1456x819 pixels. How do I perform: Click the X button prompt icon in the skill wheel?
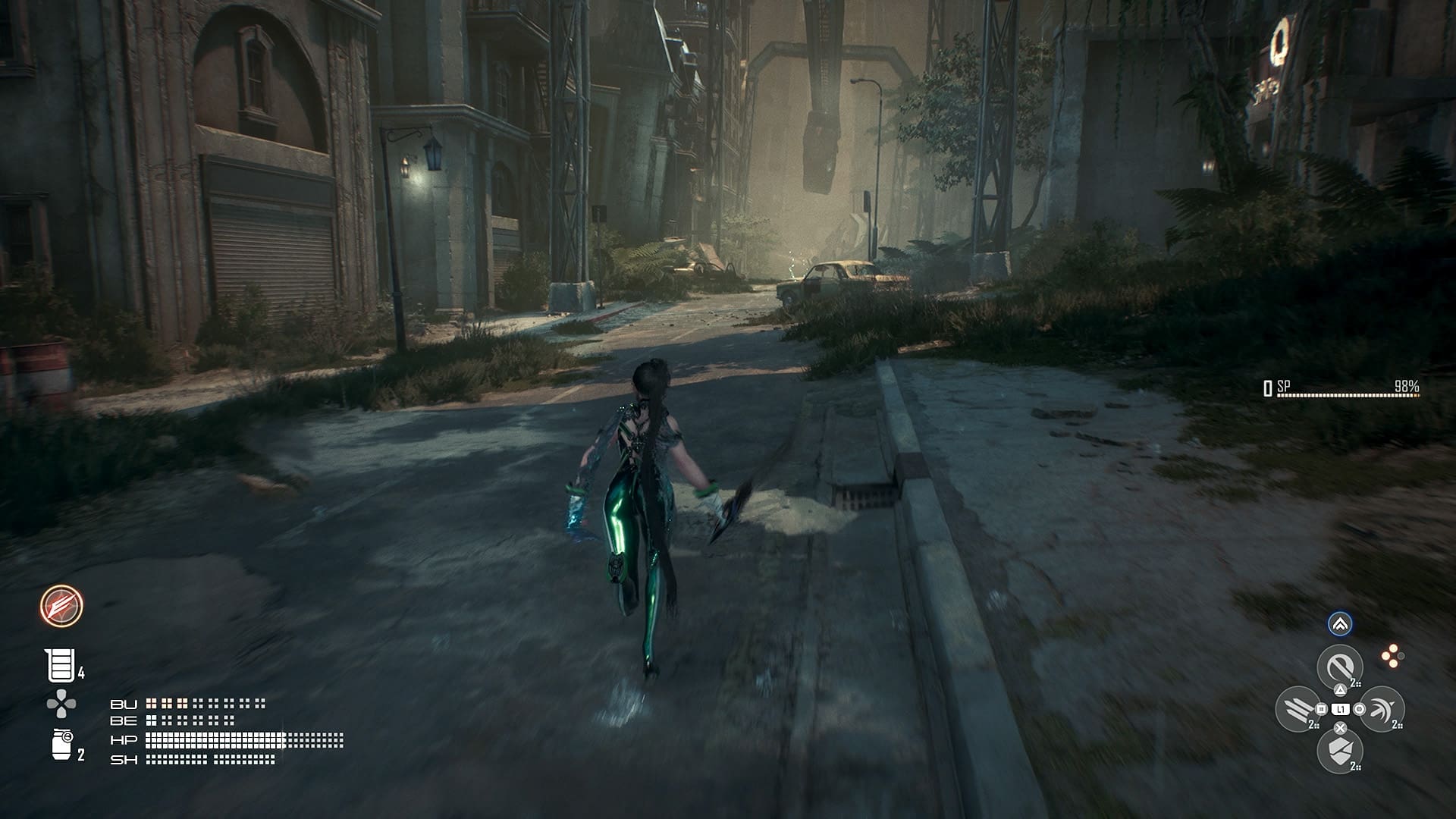click(x=1339, y=726)
